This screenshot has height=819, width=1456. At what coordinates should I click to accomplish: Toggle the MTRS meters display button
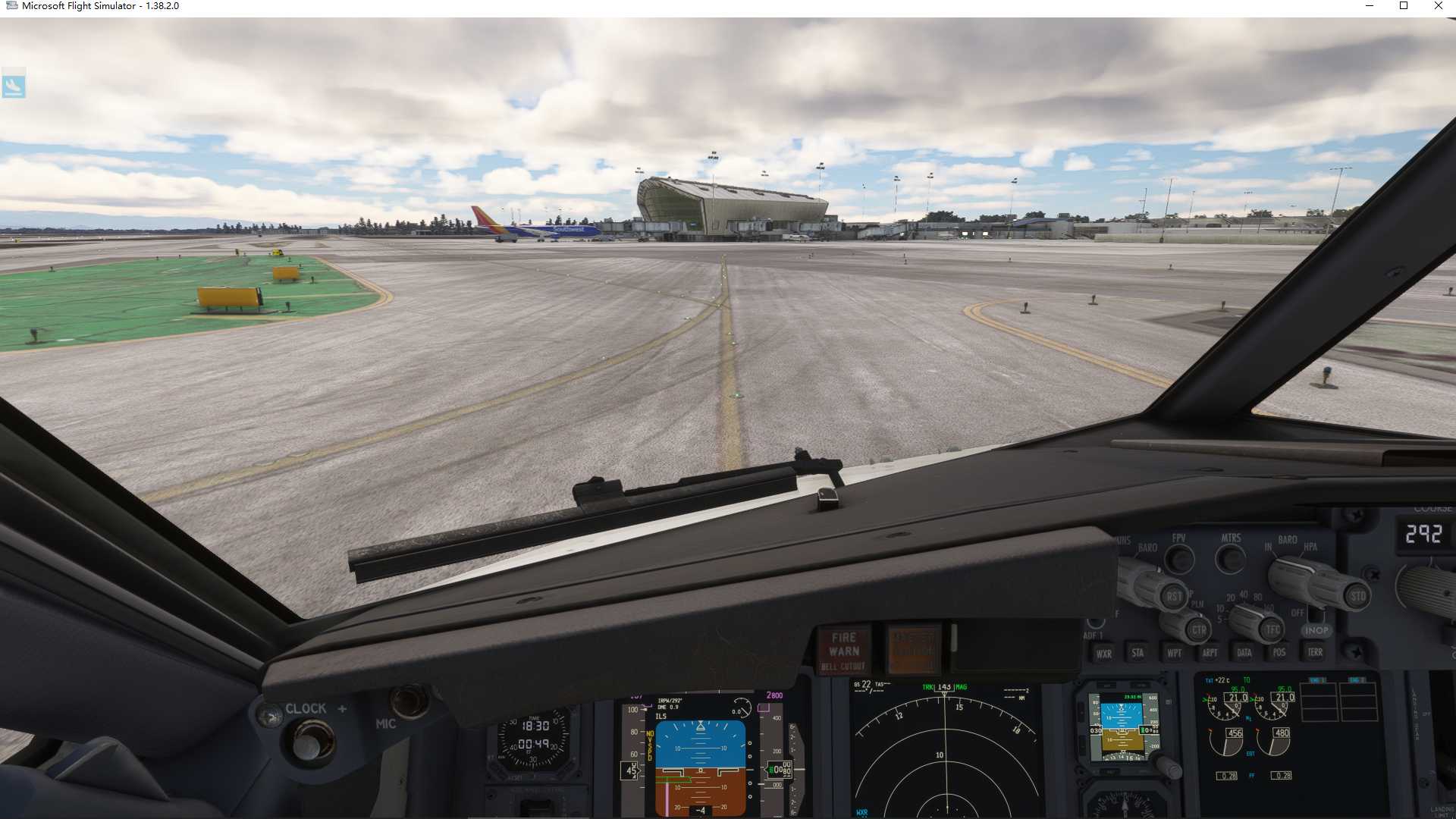coord(1230,558)
